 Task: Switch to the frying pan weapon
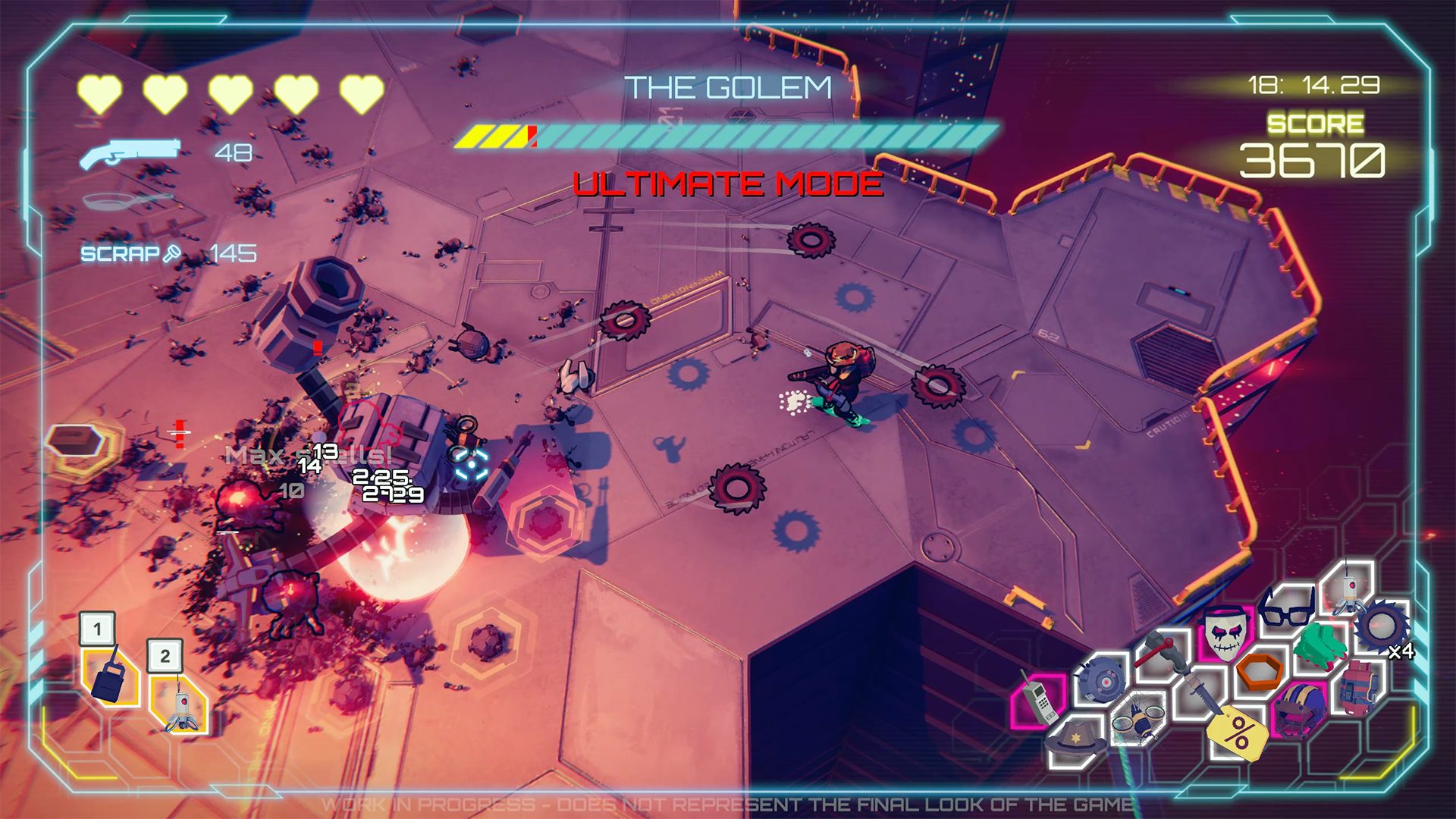click(x=127, y=202)
